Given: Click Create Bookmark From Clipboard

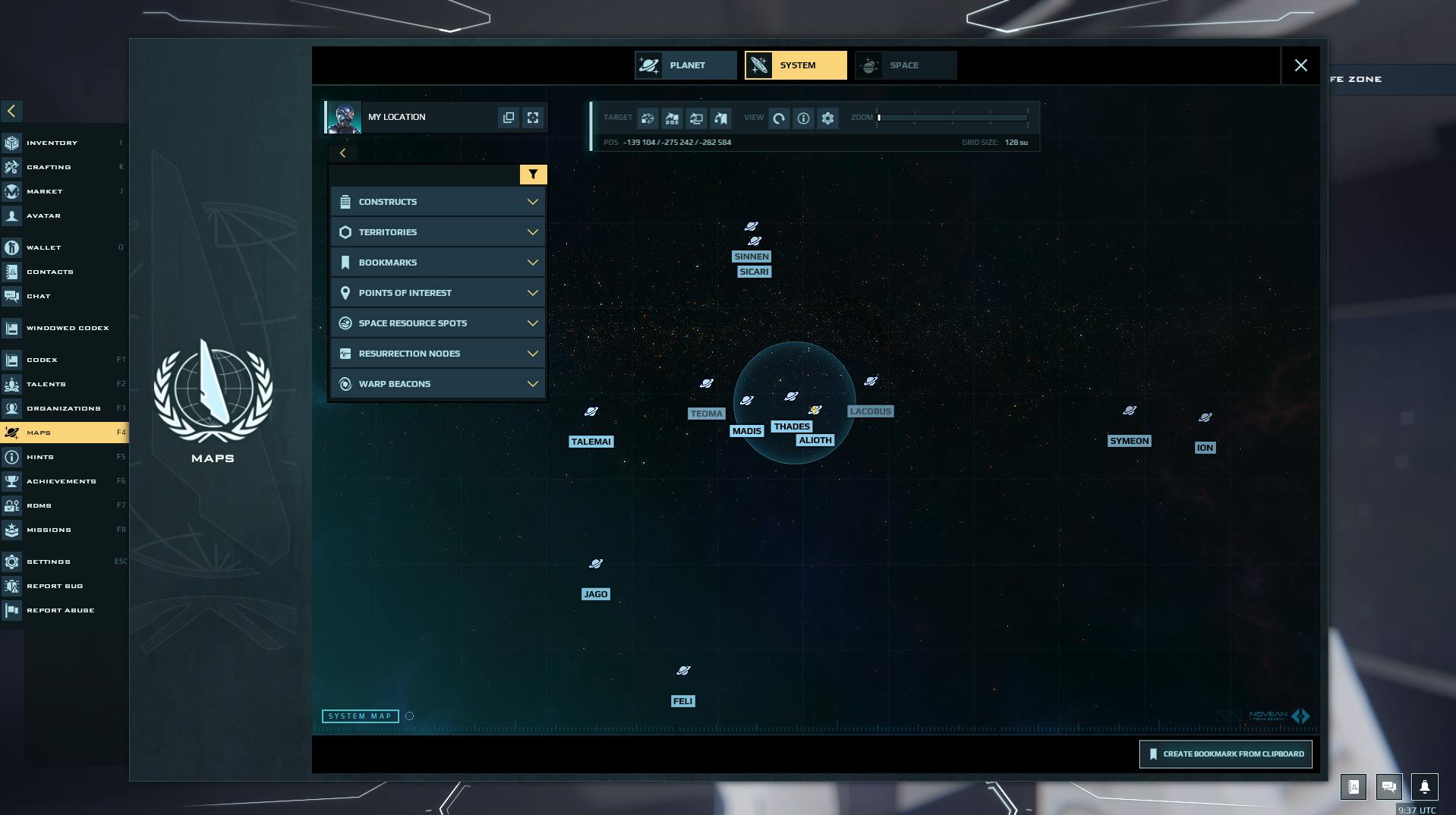Looking at the screenshot, I should tap(1225, 754).
